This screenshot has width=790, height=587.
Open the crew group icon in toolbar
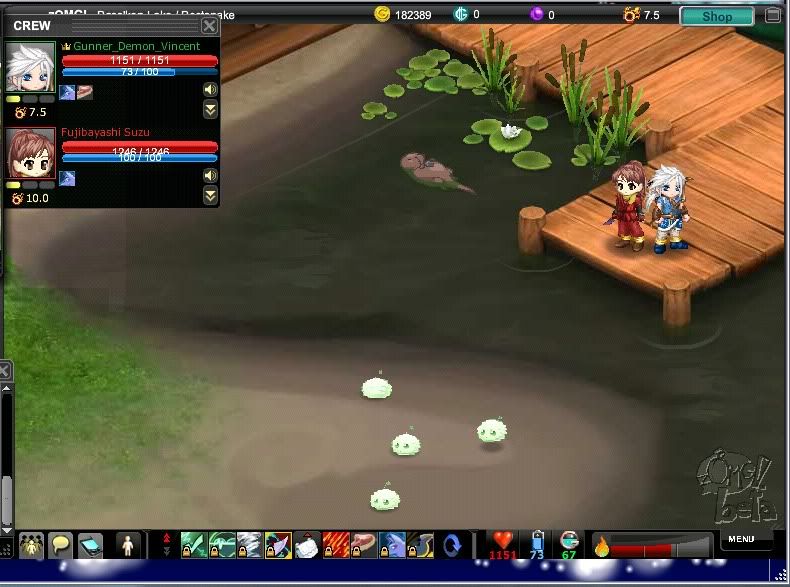point(31,545)
